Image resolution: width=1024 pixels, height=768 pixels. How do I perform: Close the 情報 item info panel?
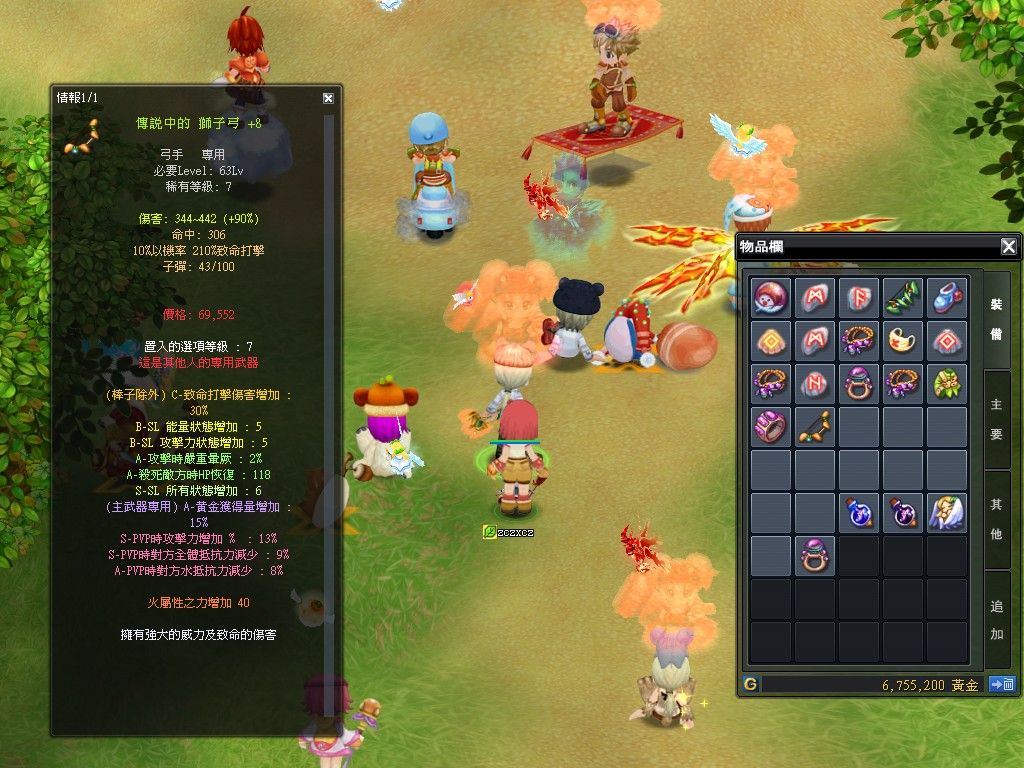pyautogui.click(x=328, y=98)
